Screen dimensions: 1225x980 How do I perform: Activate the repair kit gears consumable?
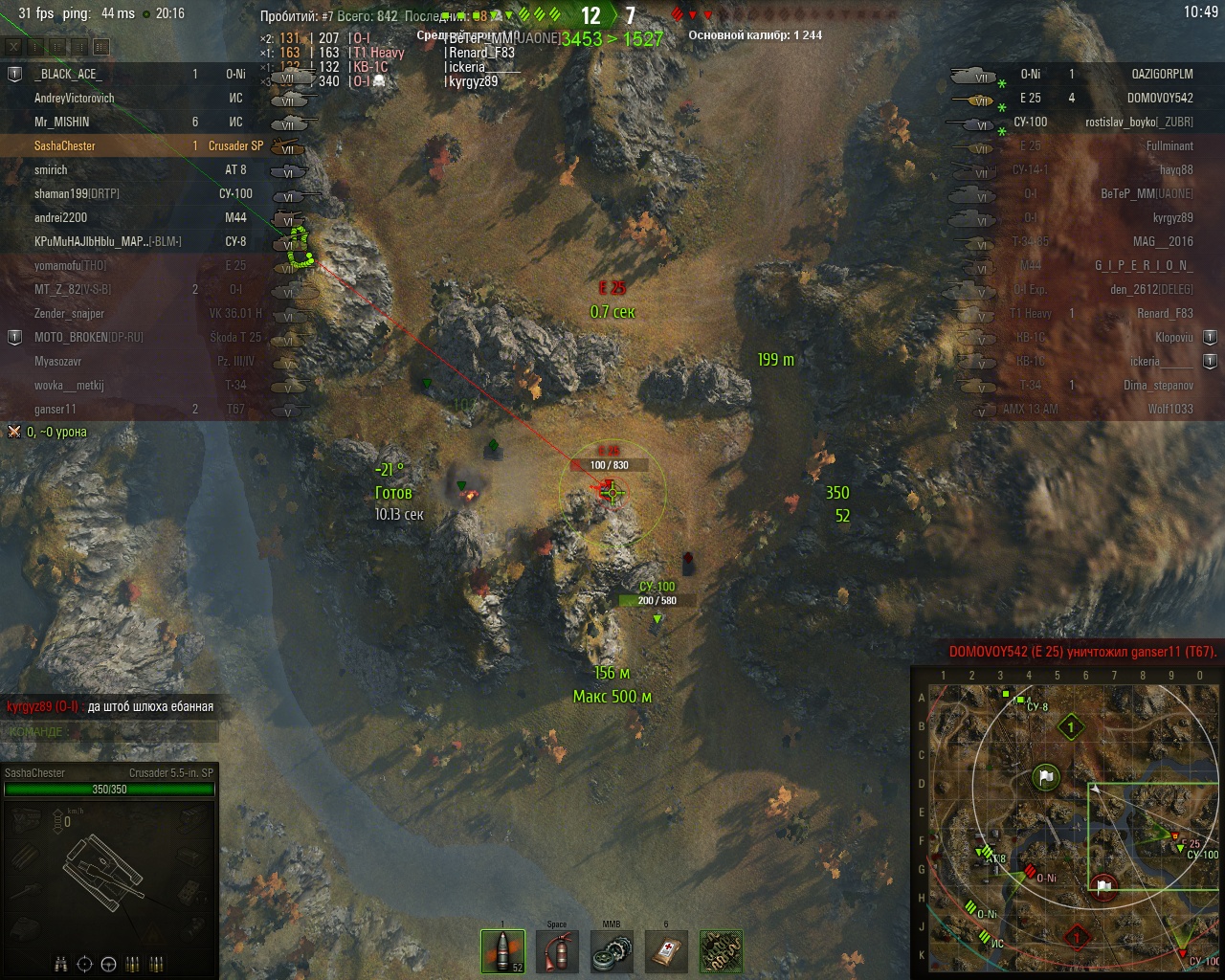click(612, 951)
